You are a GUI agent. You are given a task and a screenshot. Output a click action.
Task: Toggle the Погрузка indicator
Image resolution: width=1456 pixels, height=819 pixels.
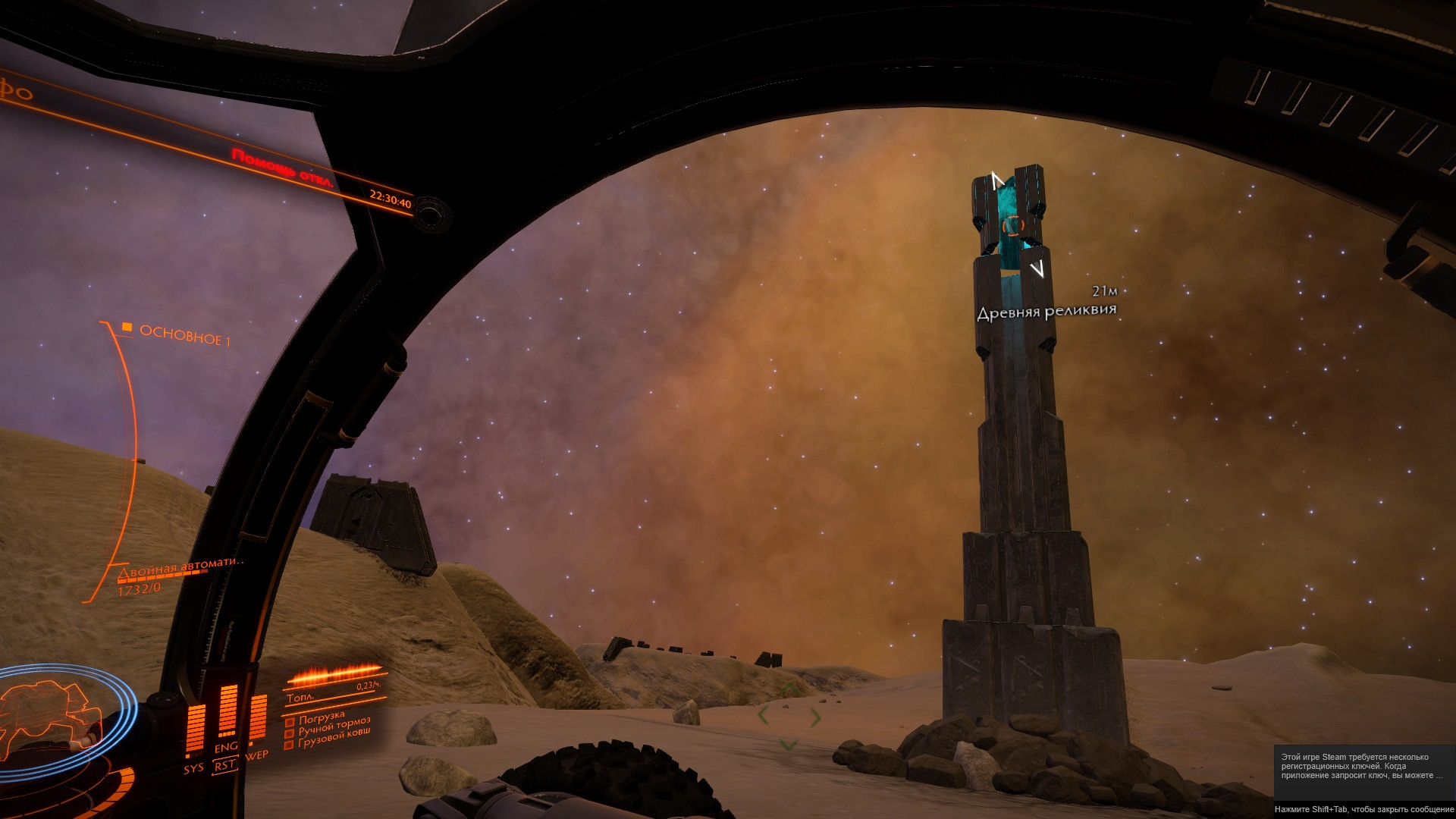coord(321,718)
